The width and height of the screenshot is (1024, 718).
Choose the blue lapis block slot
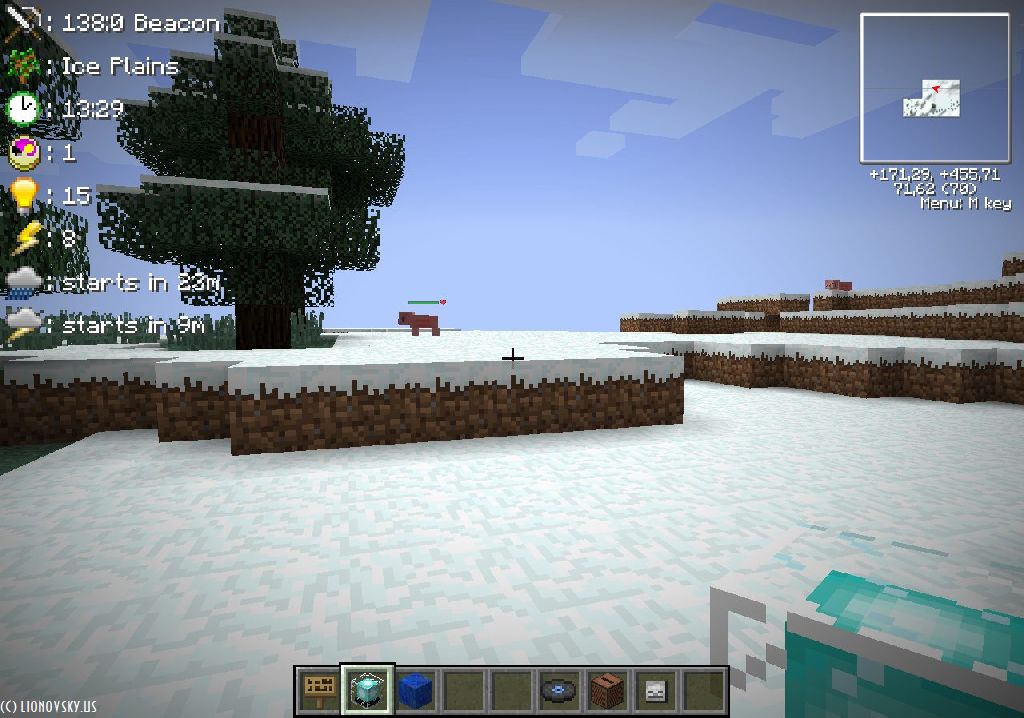tap(414, 690)
